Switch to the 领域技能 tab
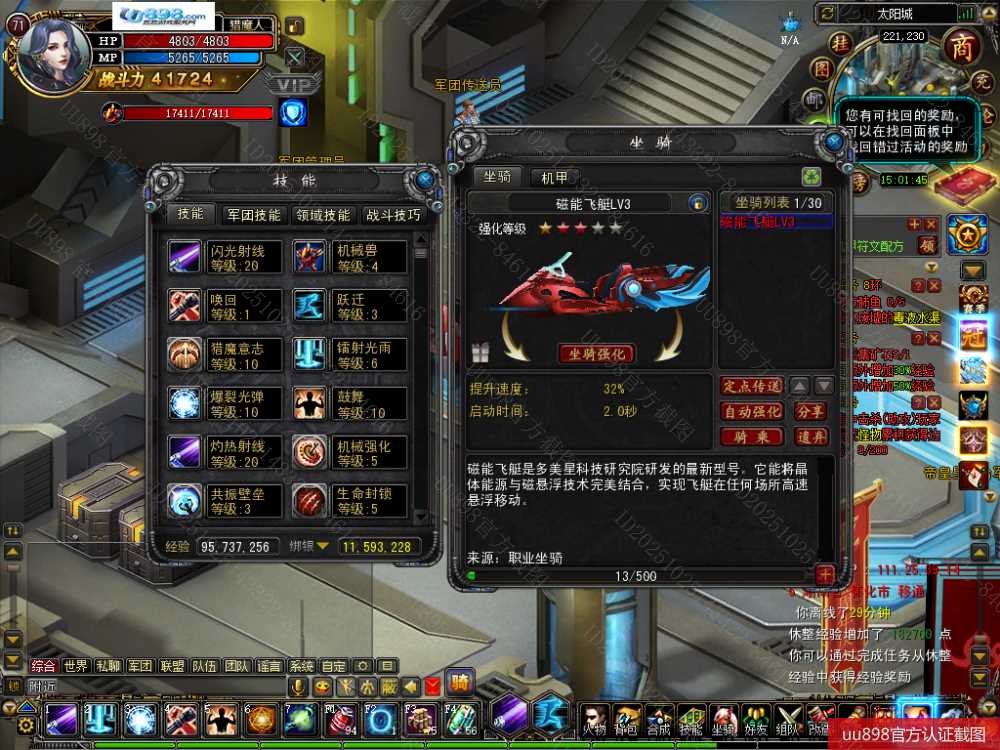Viewport: 1000px width, 750px height. coord(323,214)
